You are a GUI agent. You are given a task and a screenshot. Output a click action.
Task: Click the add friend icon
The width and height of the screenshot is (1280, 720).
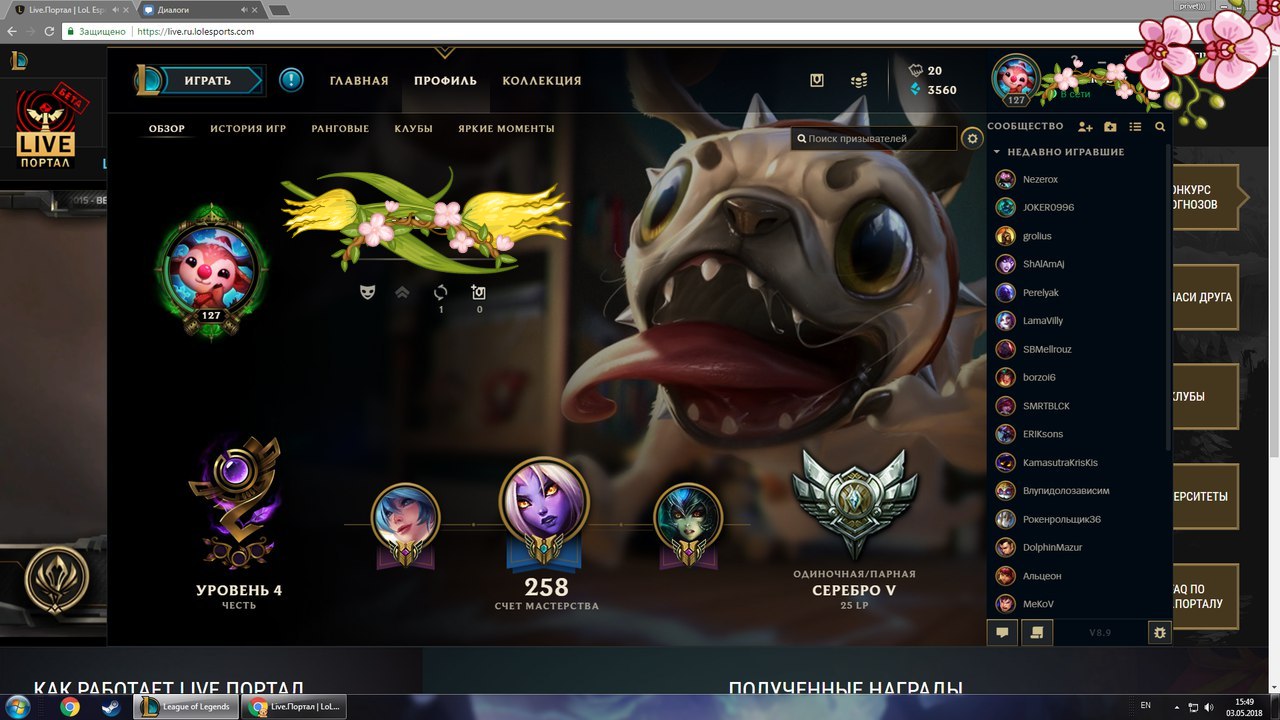click(x=1085, y=127)
